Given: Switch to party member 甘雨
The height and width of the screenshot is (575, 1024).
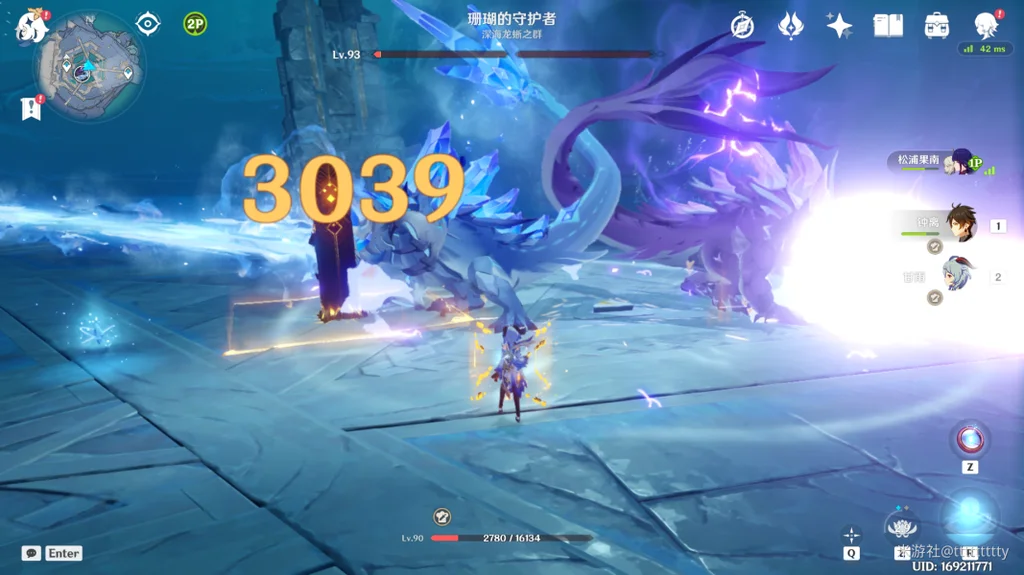Looking at the screenshot, I should 958,273.
